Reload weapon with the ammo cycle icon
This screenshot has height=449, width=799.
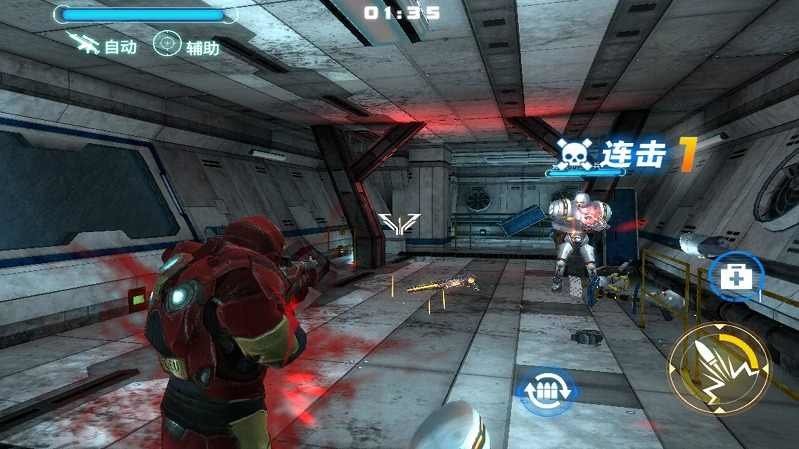pyautogui.click(x=547, y=390)
